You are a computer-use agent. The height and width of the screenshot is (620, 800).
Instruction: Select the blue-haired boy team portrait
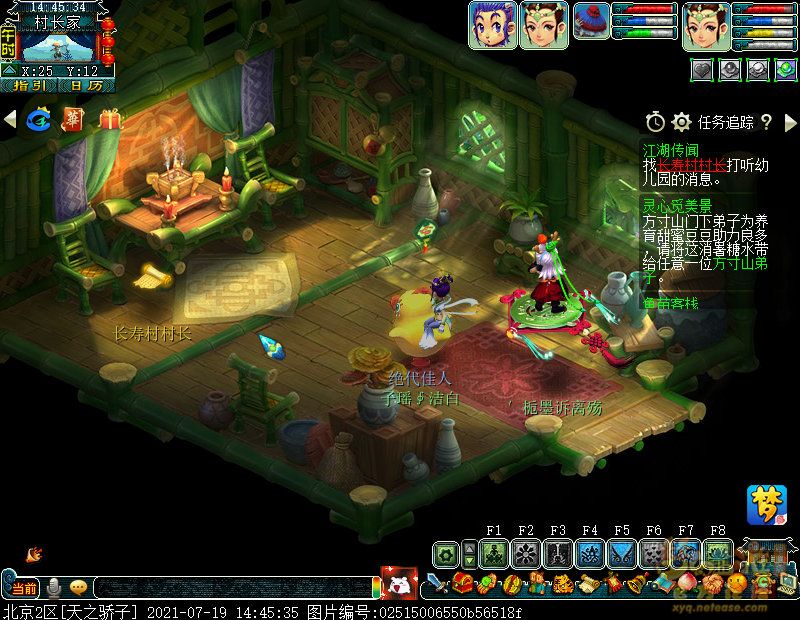pos(492,25)
